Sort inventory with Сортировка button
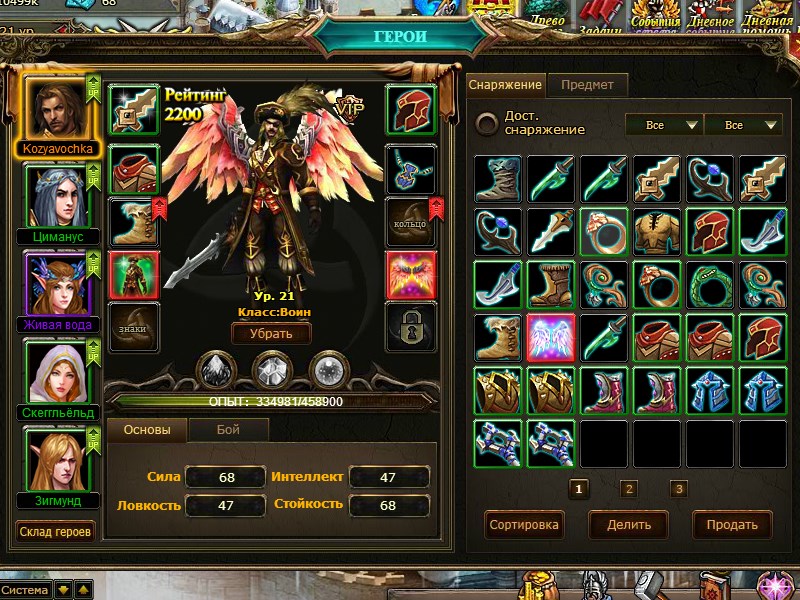The height and width of the screenshot is (600, 800). pos(524,524)
